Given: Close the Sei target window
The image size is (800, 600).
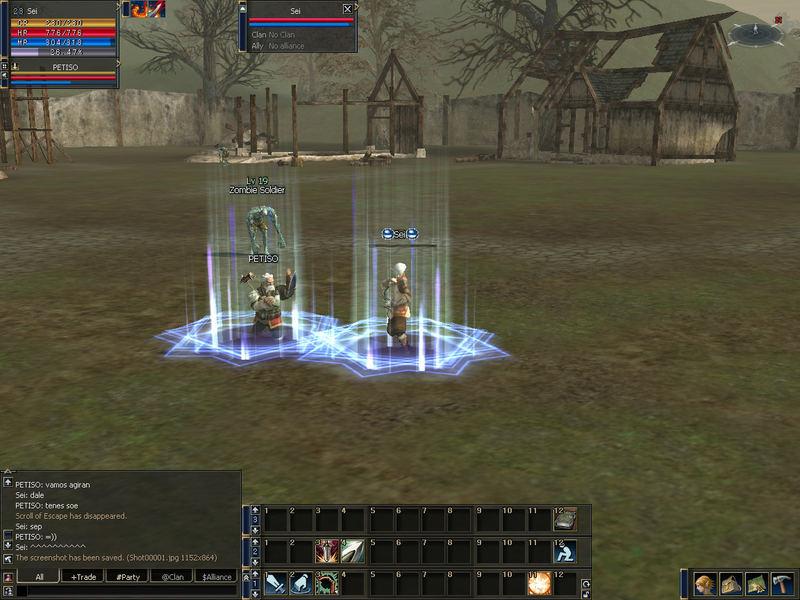Looking at the screenshot, I should pos(347,9).
